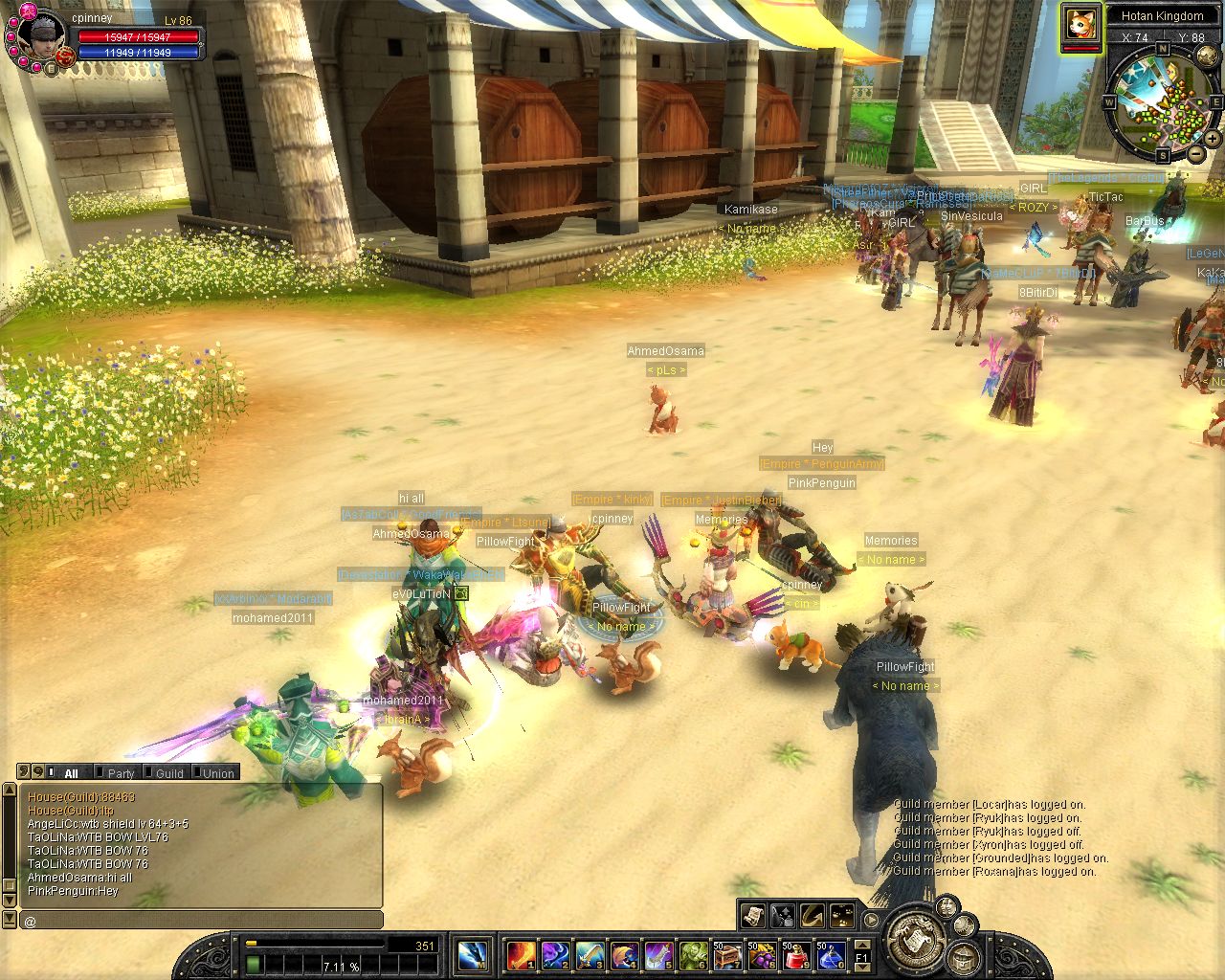Open the large round main menu button
The image size is (1225, 980).
point(917,942)
